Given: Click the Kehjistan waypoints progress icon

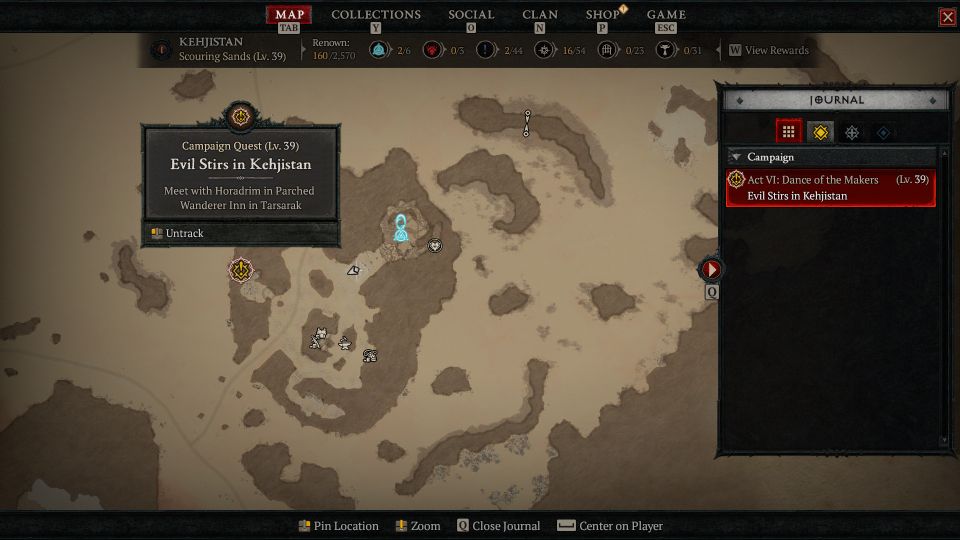Looking at the screenshot, I should point(379,50).
